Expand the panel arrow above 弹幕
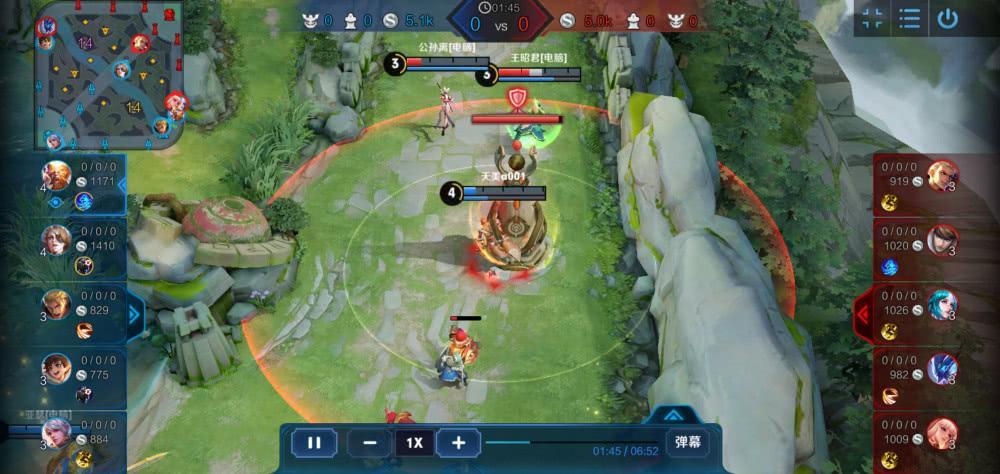 coord(674,413)
